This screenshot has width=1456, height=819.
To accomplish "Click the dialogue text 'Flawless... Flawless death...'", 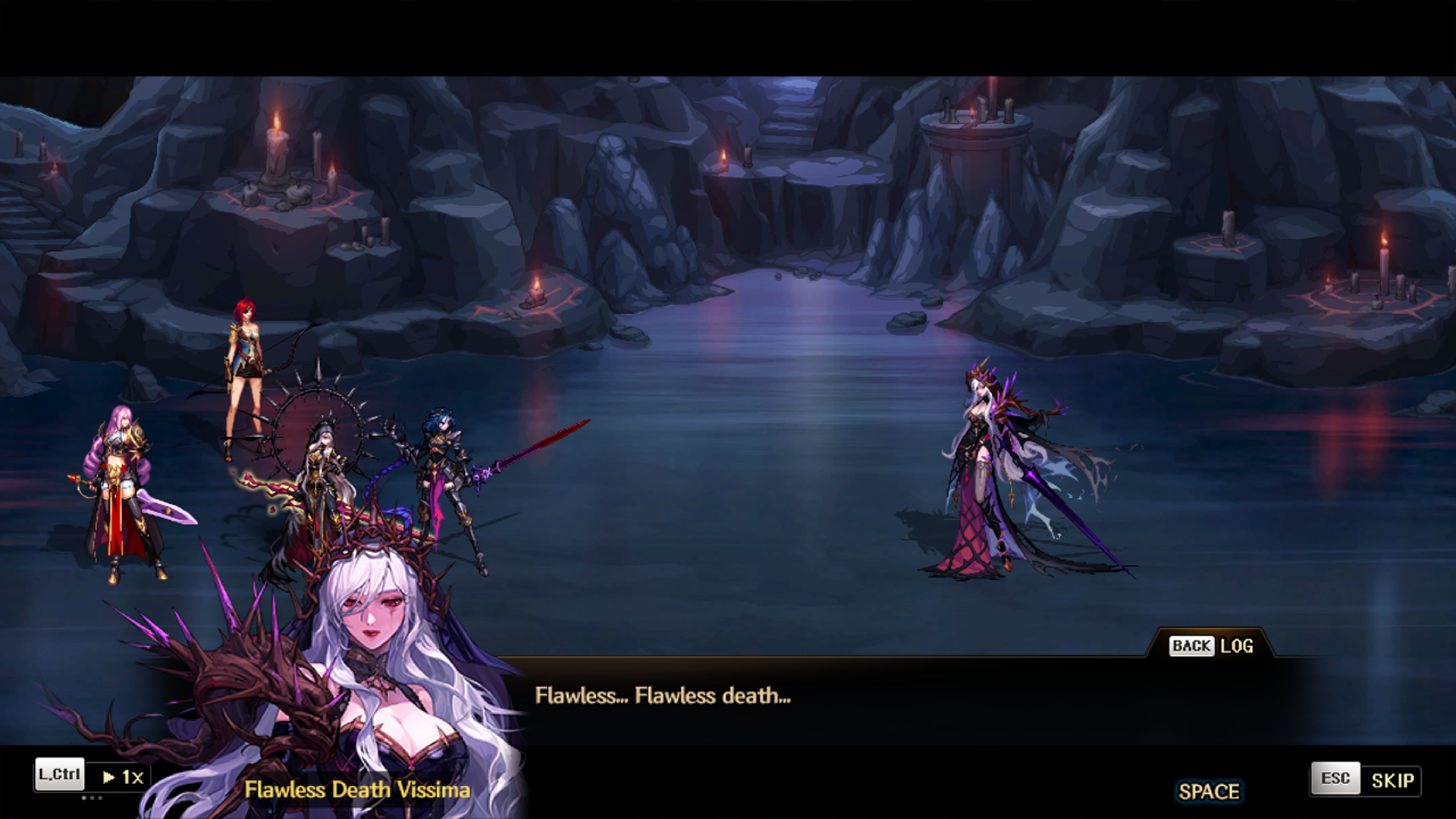I will (663, 696).
